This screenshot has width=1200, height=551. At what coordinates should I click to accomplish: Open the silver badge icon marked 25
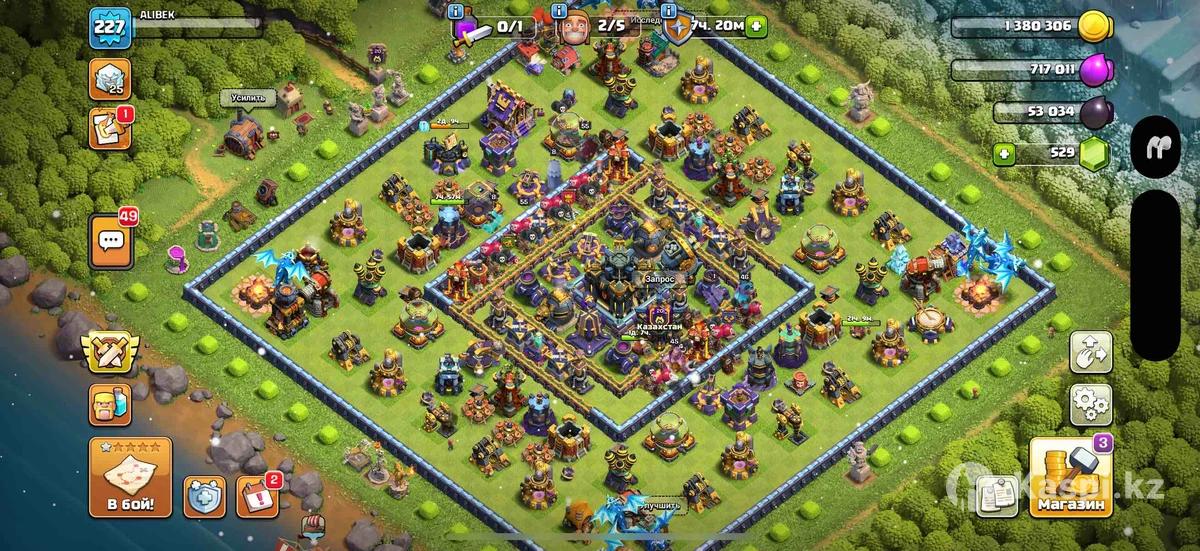coord(109,79)
